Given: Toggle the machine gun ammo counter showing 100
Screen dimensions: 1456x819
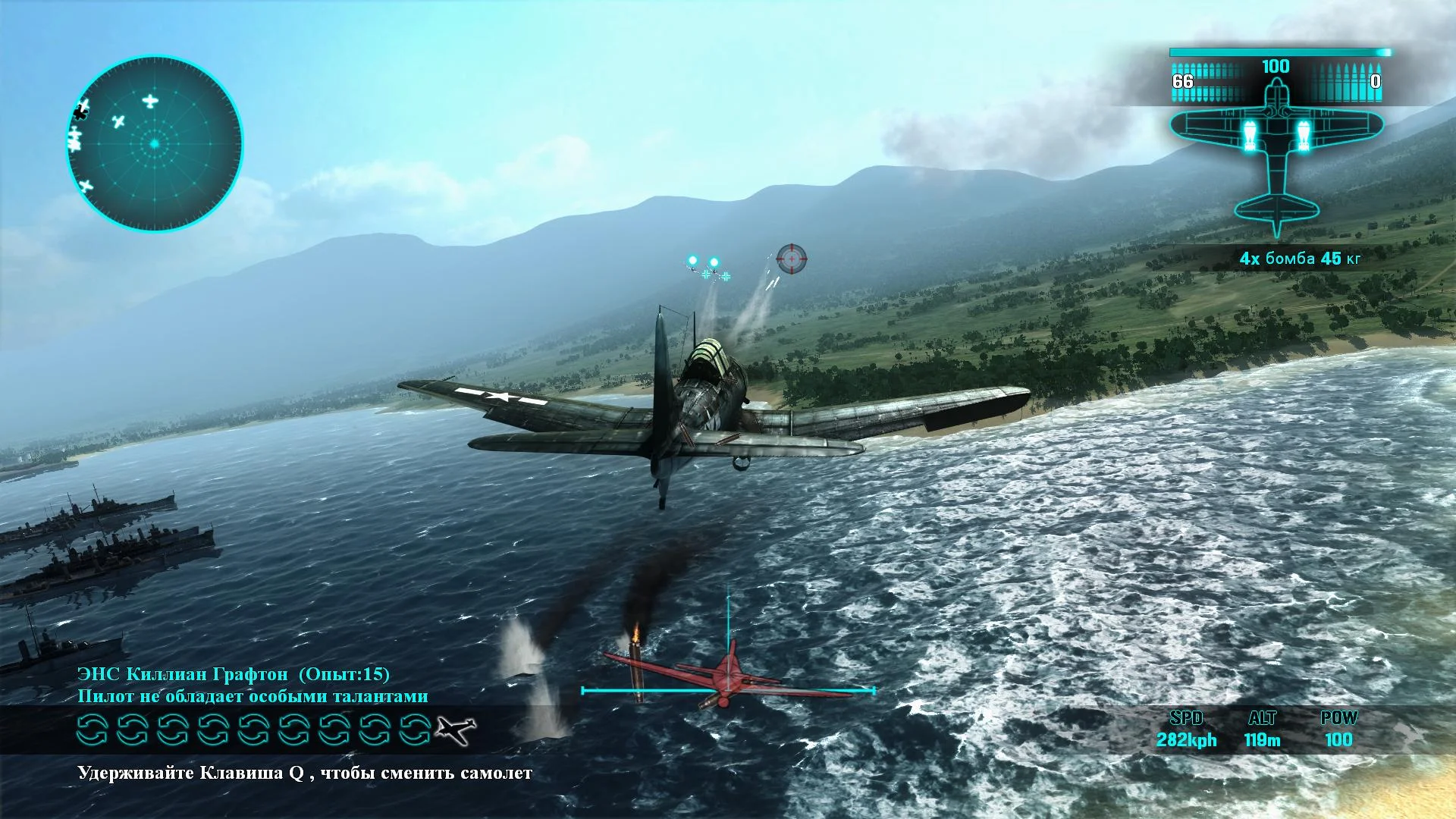Looking at the screenshot, I should coord(1276,67).
